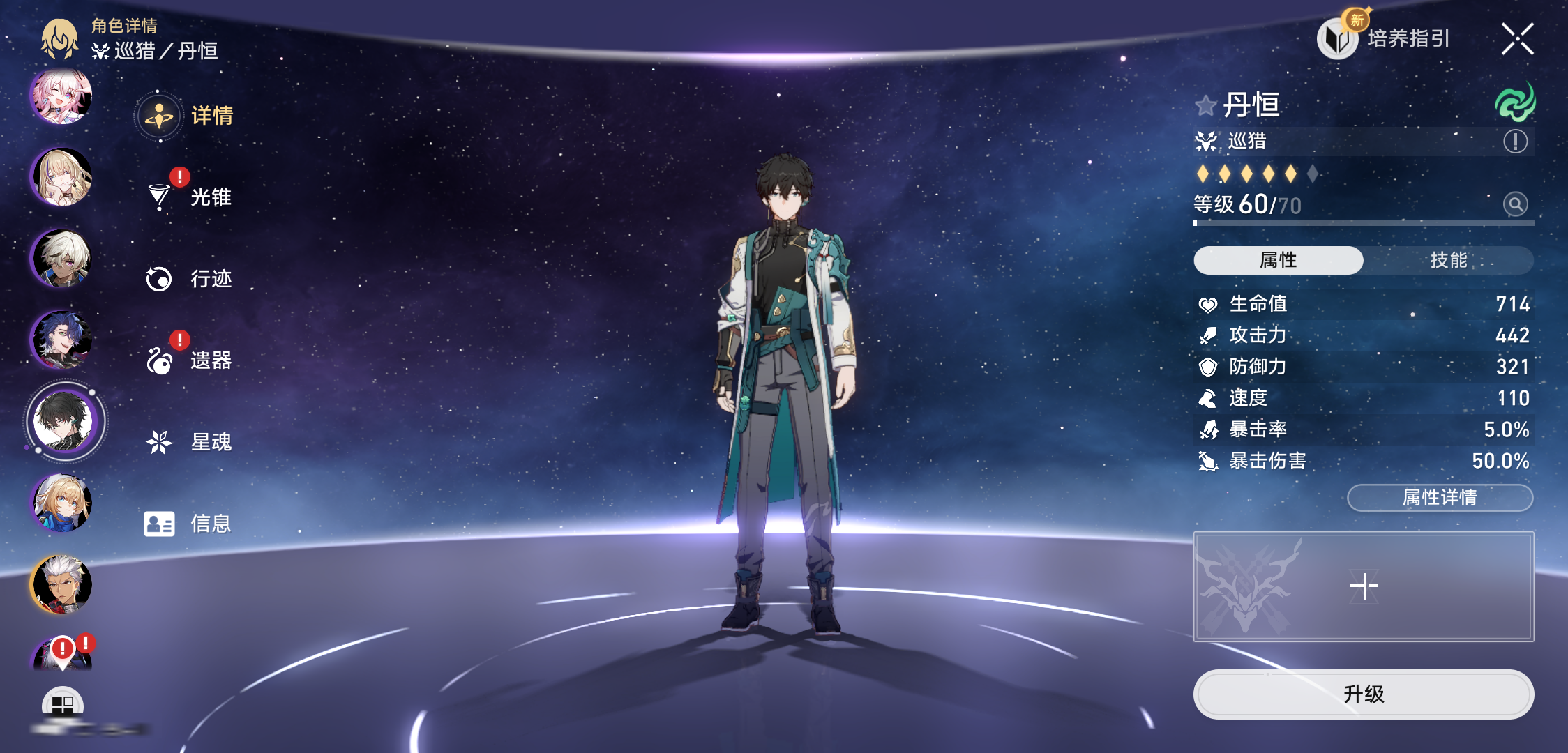Open the 培养指引 cultivation guide
The width and height of the screenshot is (1568, 753).
click(x=1385, y=38)
